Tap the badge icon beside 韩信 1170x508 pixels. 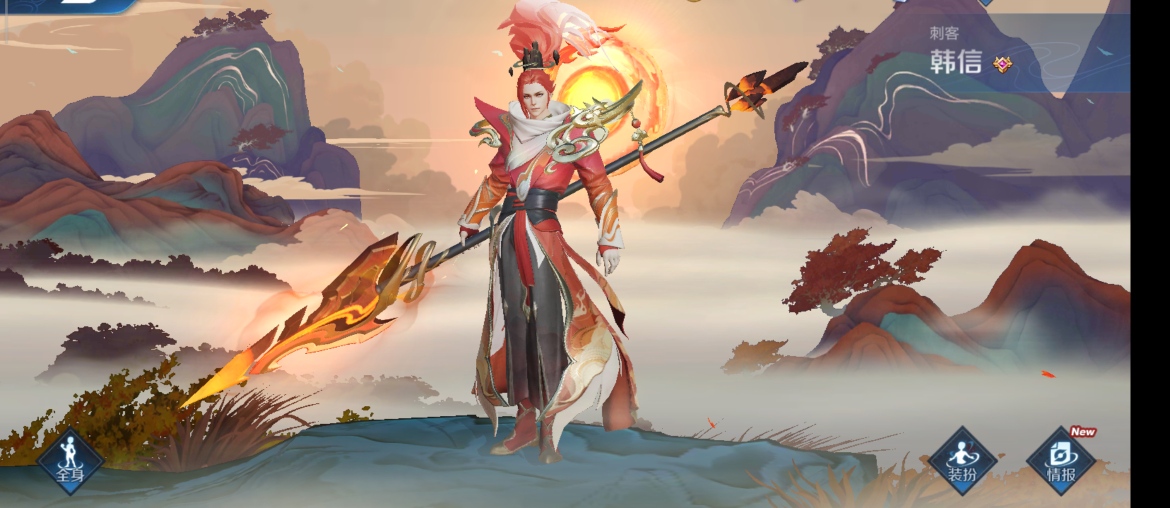pyautogui.click(x=1002, y=64)
